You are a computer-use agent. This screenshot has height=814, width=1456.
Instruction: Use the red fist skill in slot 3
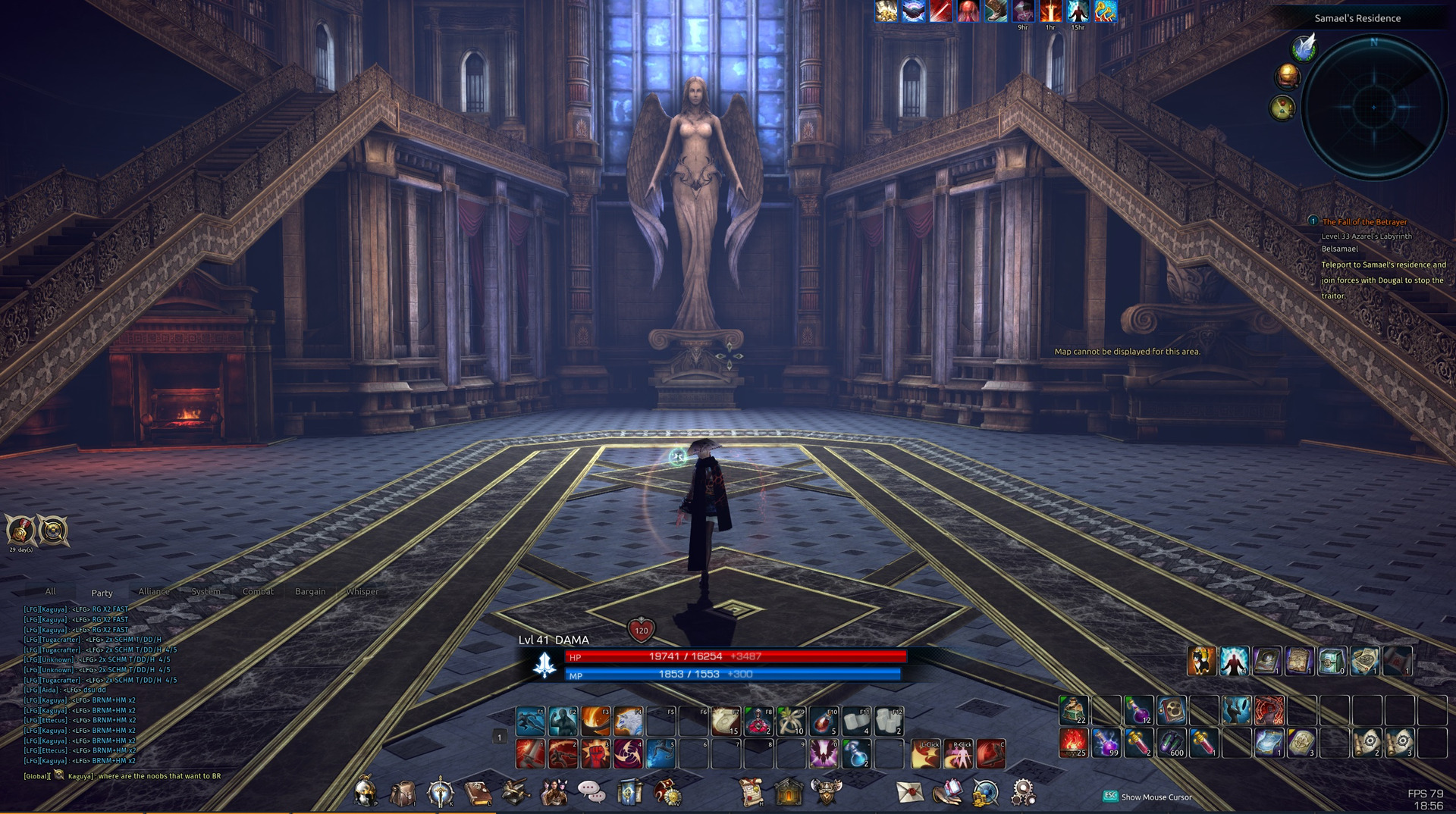pos(596,753)
